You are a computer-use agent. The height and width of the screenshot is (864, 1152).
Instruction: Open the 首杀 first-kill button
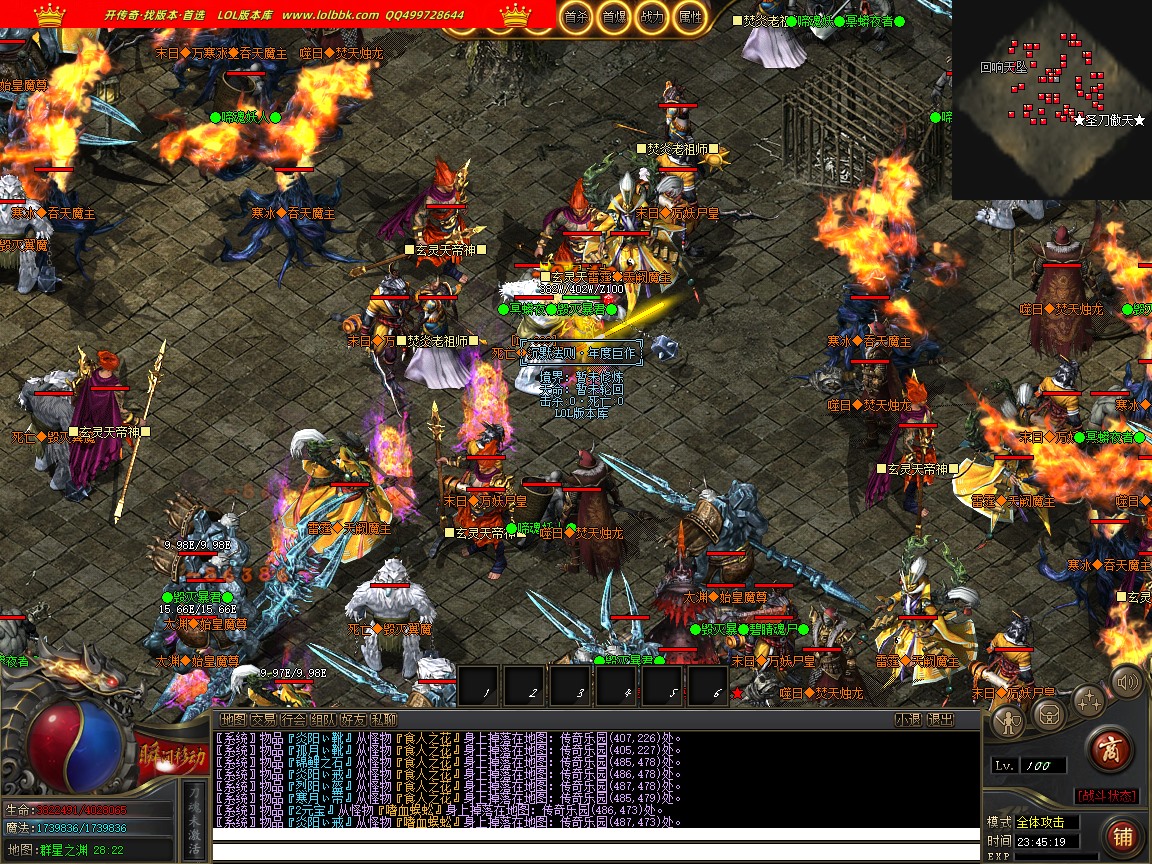[576, 17]
